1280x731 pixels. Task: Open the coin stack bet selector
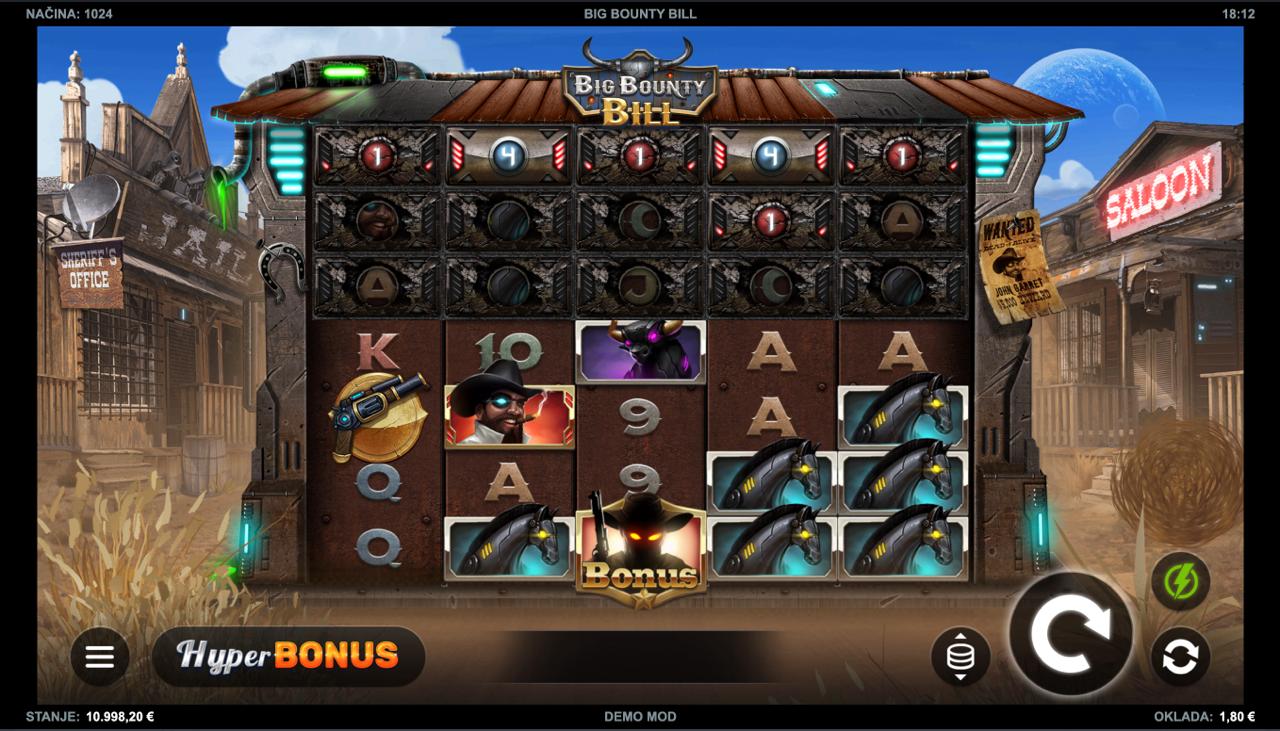[960, 657]
